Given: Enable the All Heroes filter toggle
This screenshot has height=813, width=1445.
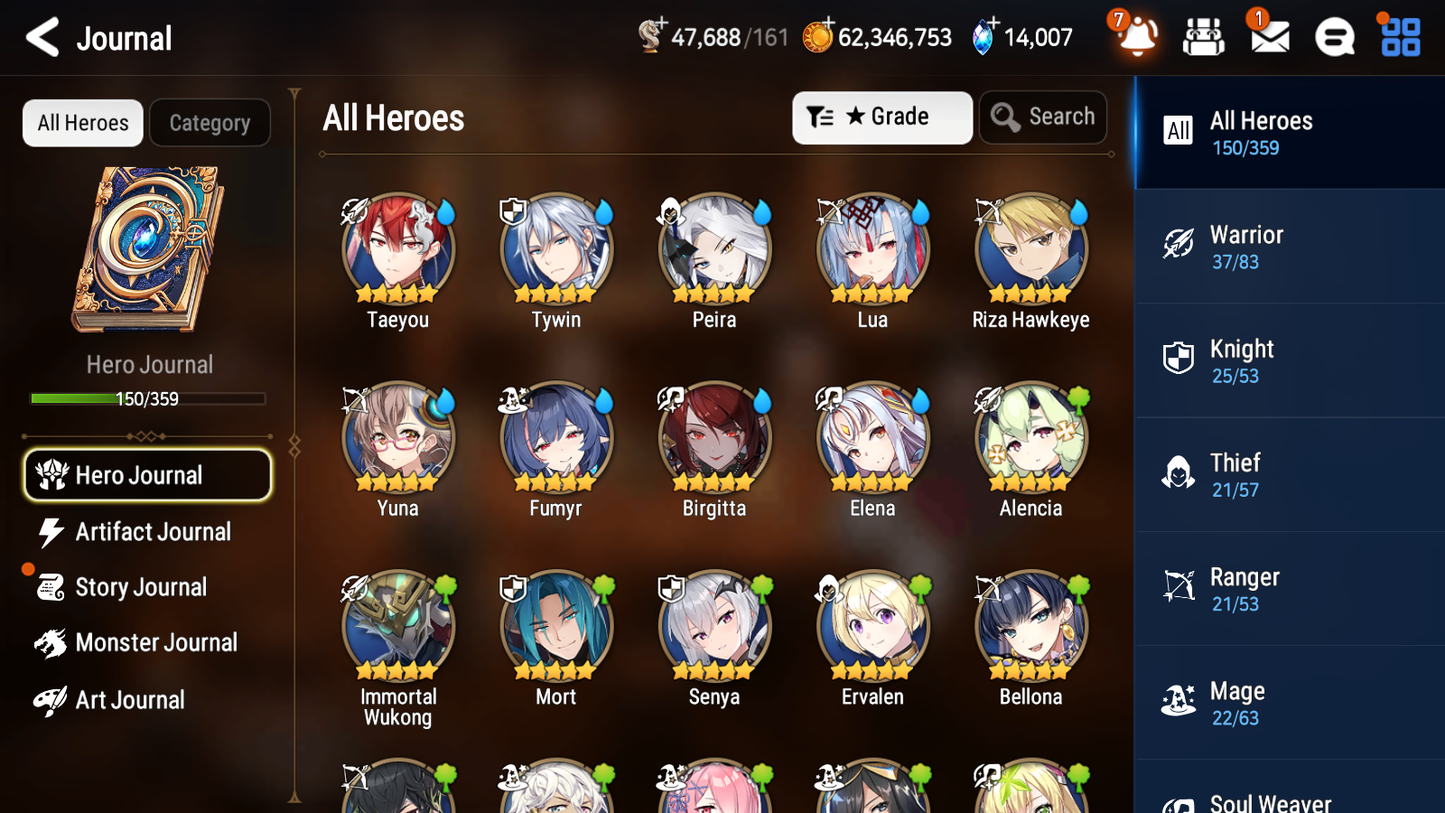Looking at the screenshot, I should tap(82, 122).
